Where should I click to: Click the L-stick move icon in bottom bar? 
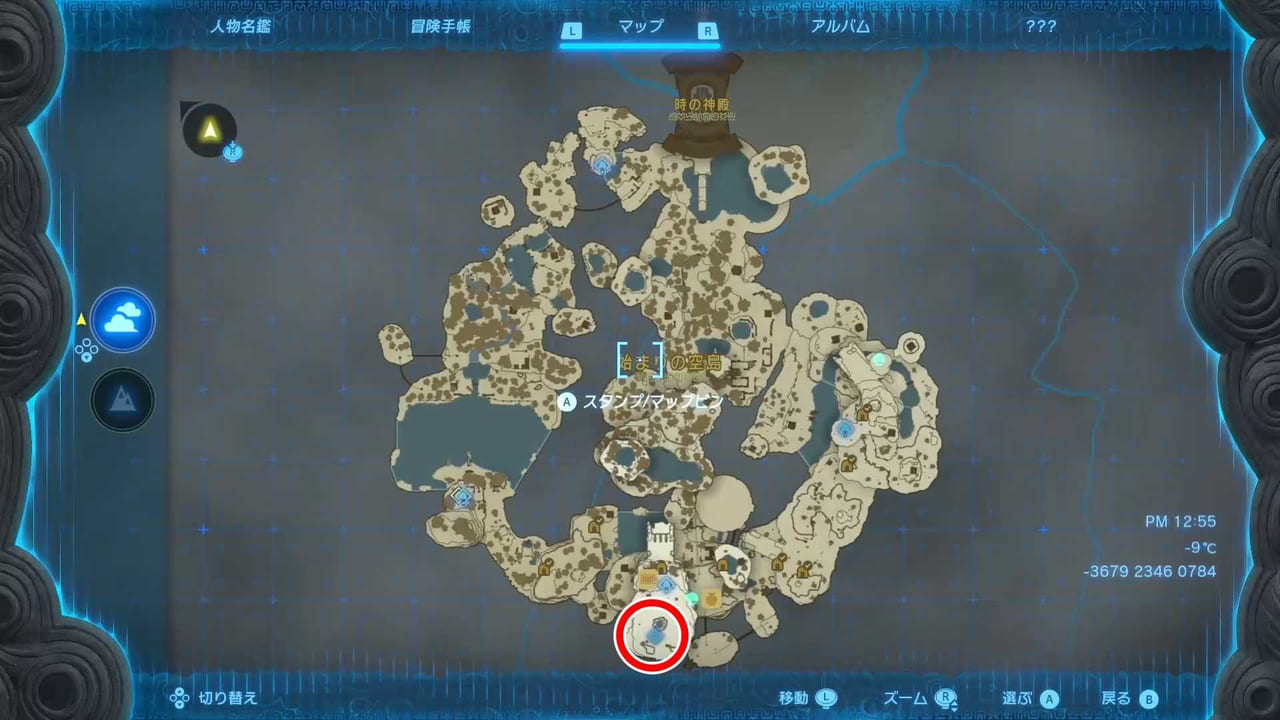click(827, 698)
